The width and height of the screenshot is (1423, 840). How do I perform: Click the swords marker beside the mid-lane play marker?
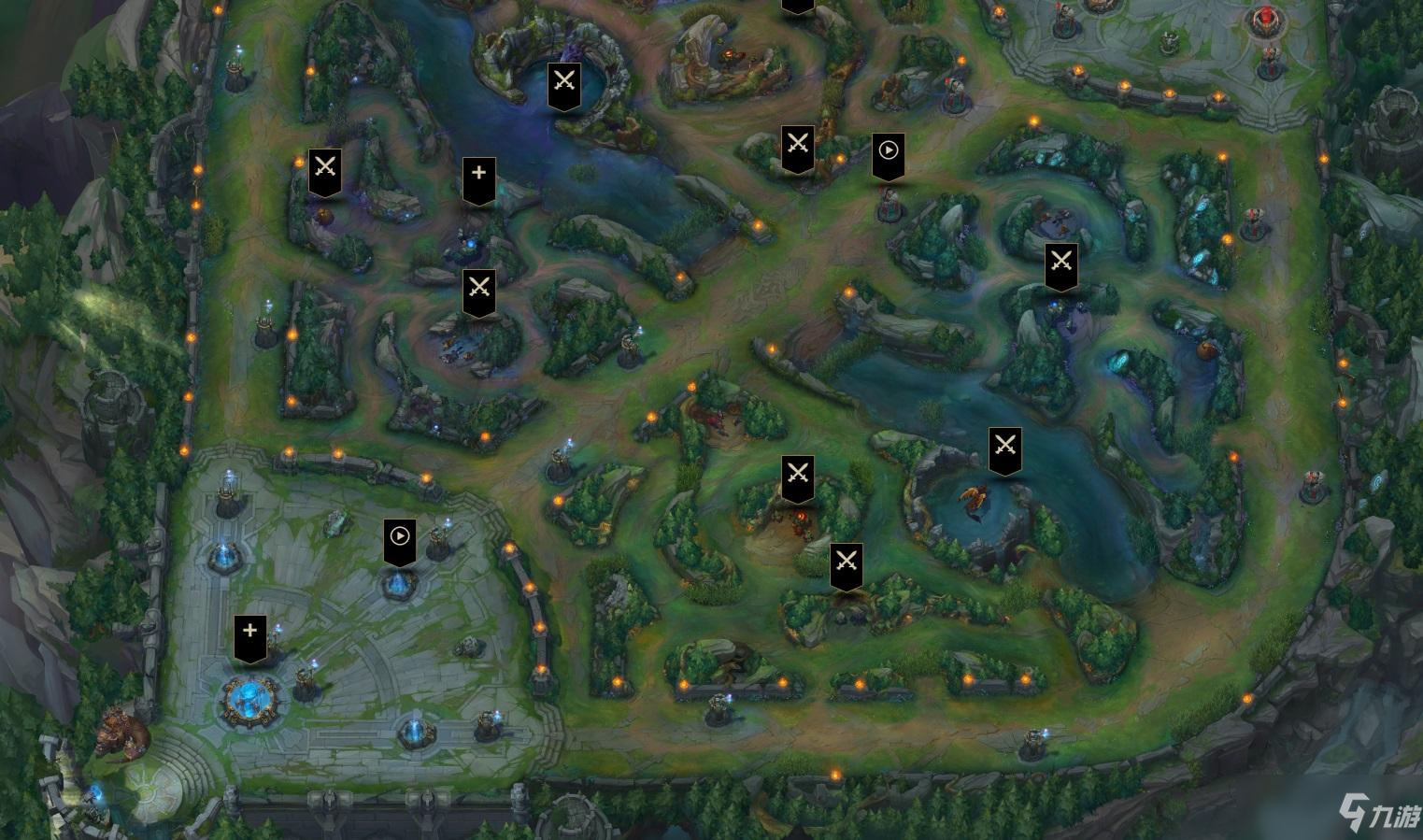pos(797,148)
